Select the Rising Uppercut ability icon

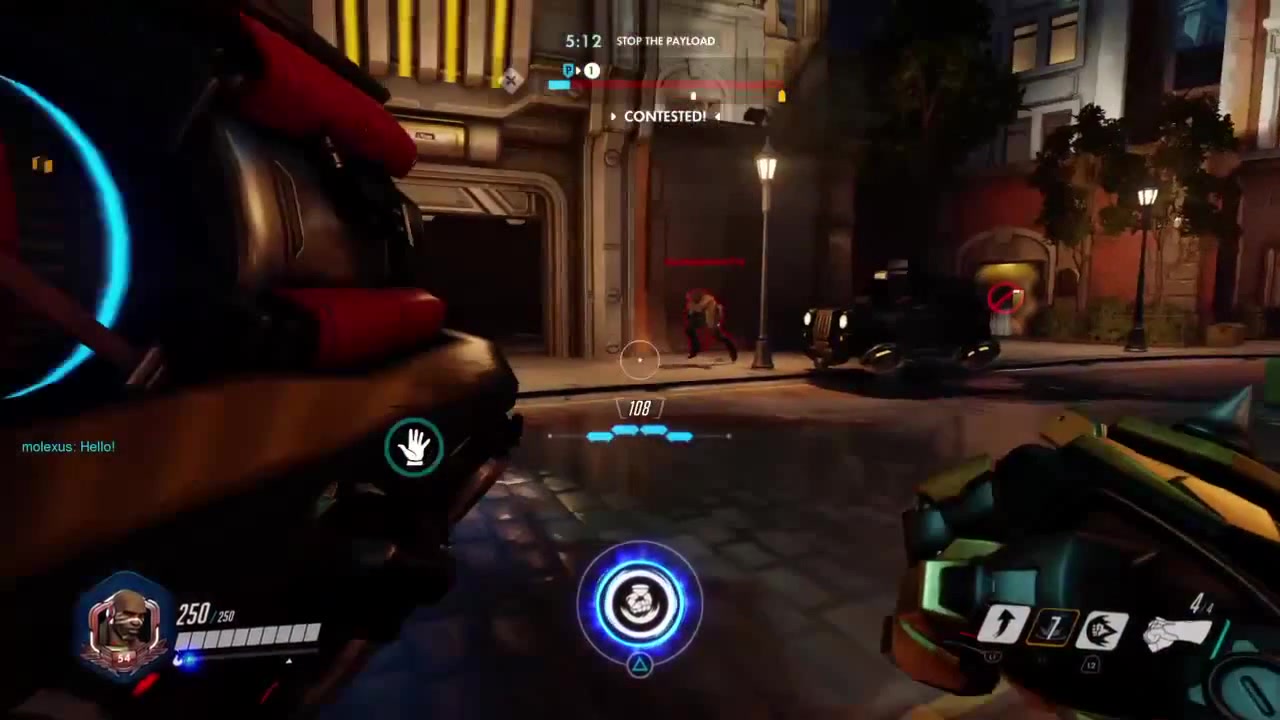click(1005, 625)
